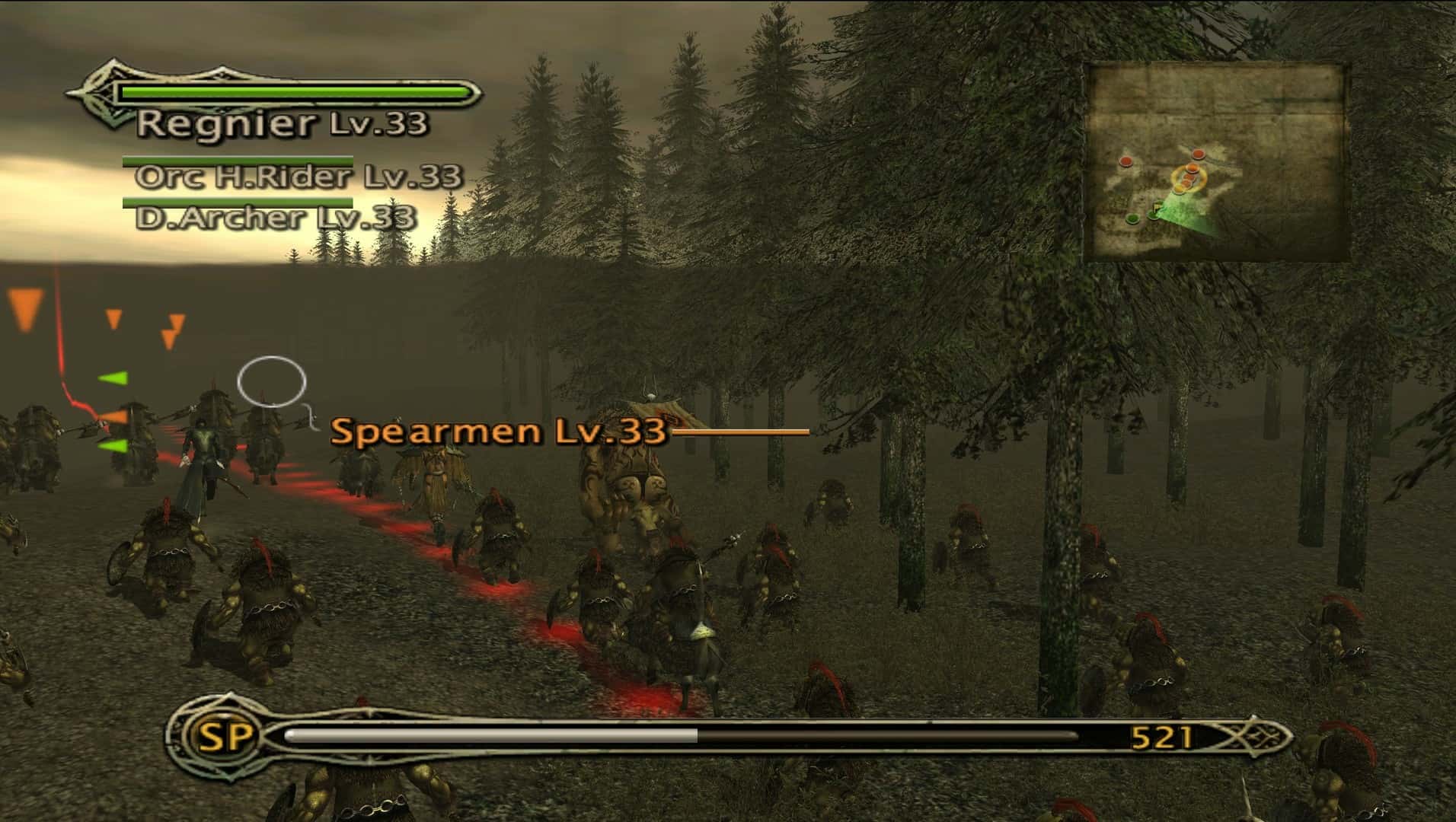Expand the Orc H.Rider Lv.33 entry

pos(297,180)
